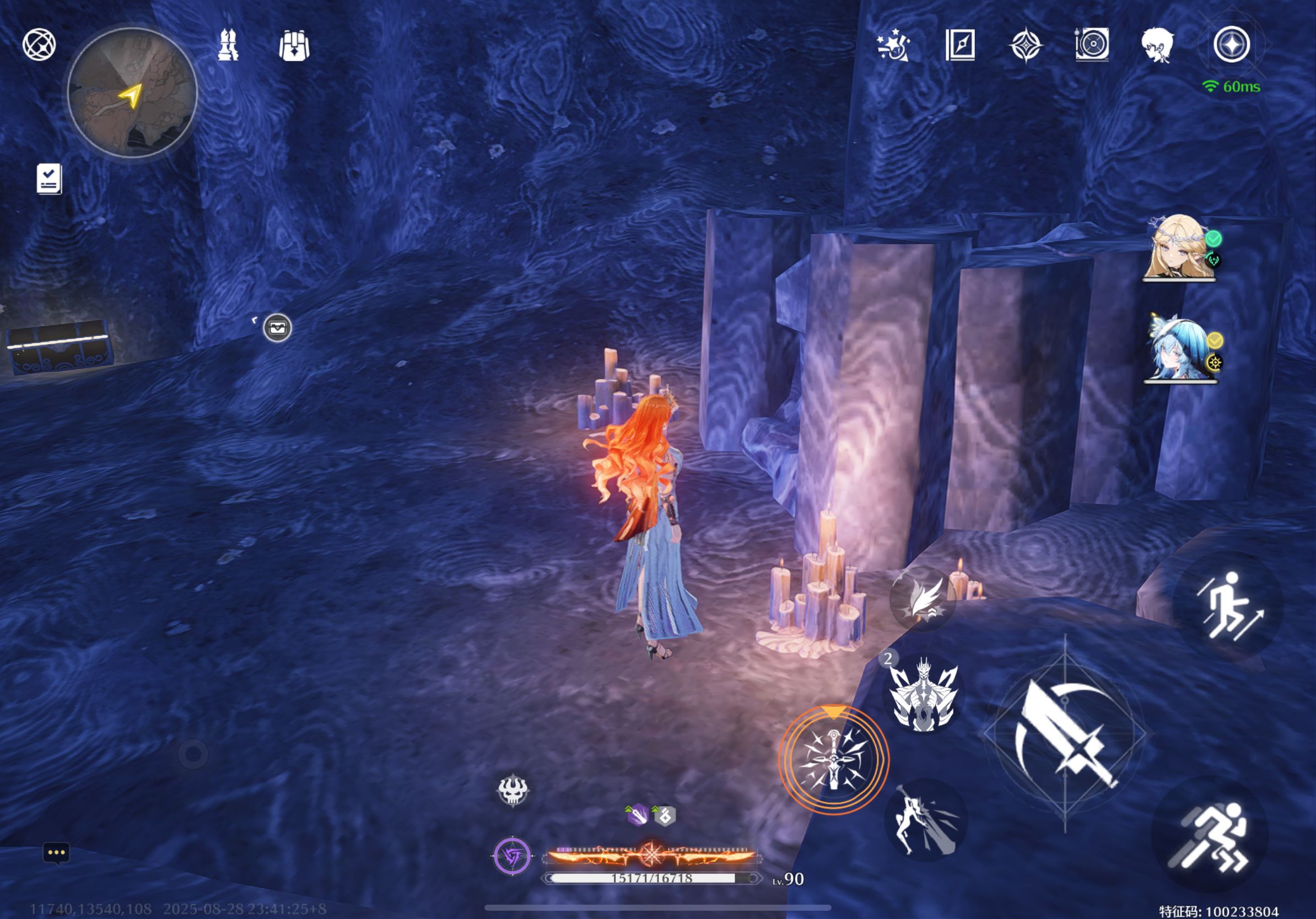Screen dimensions: 1316x919
Task: Open the disc album icon
Action: coord(1092,45)
